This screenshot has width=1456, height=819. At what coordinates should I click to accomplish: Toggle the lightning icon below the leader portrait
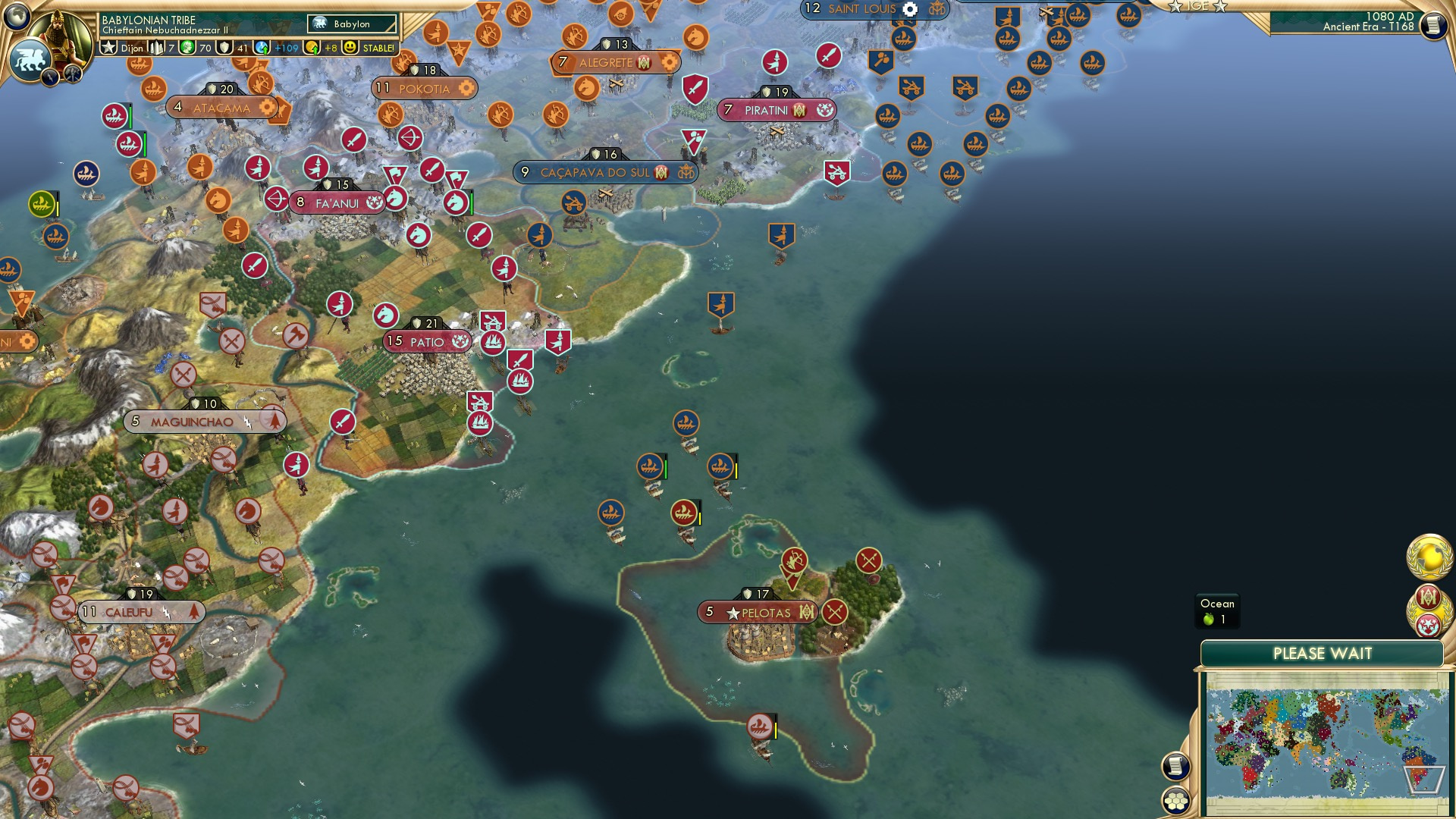click(49, 76)
